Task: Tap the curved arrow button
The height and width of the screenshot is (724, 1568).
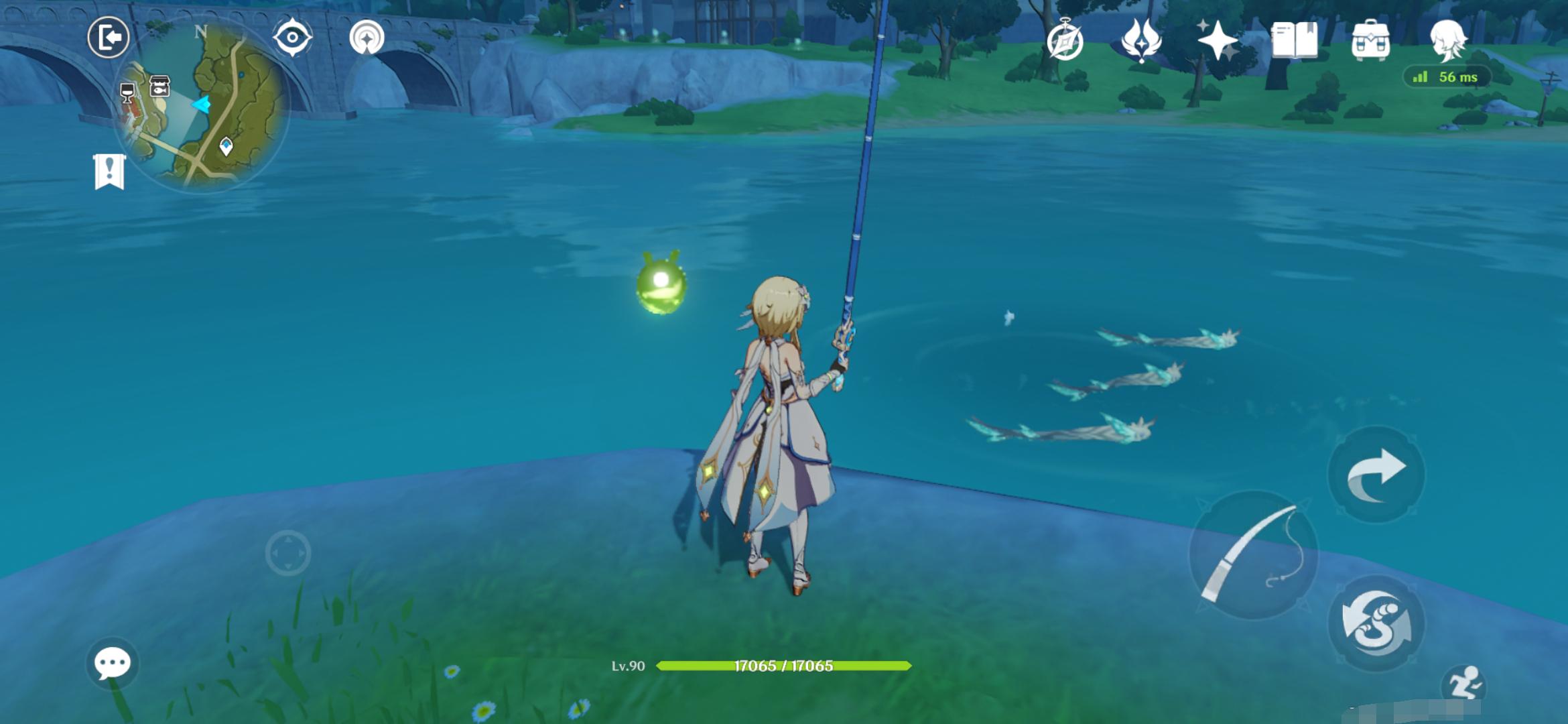Action: click(x=1376, y=475)
